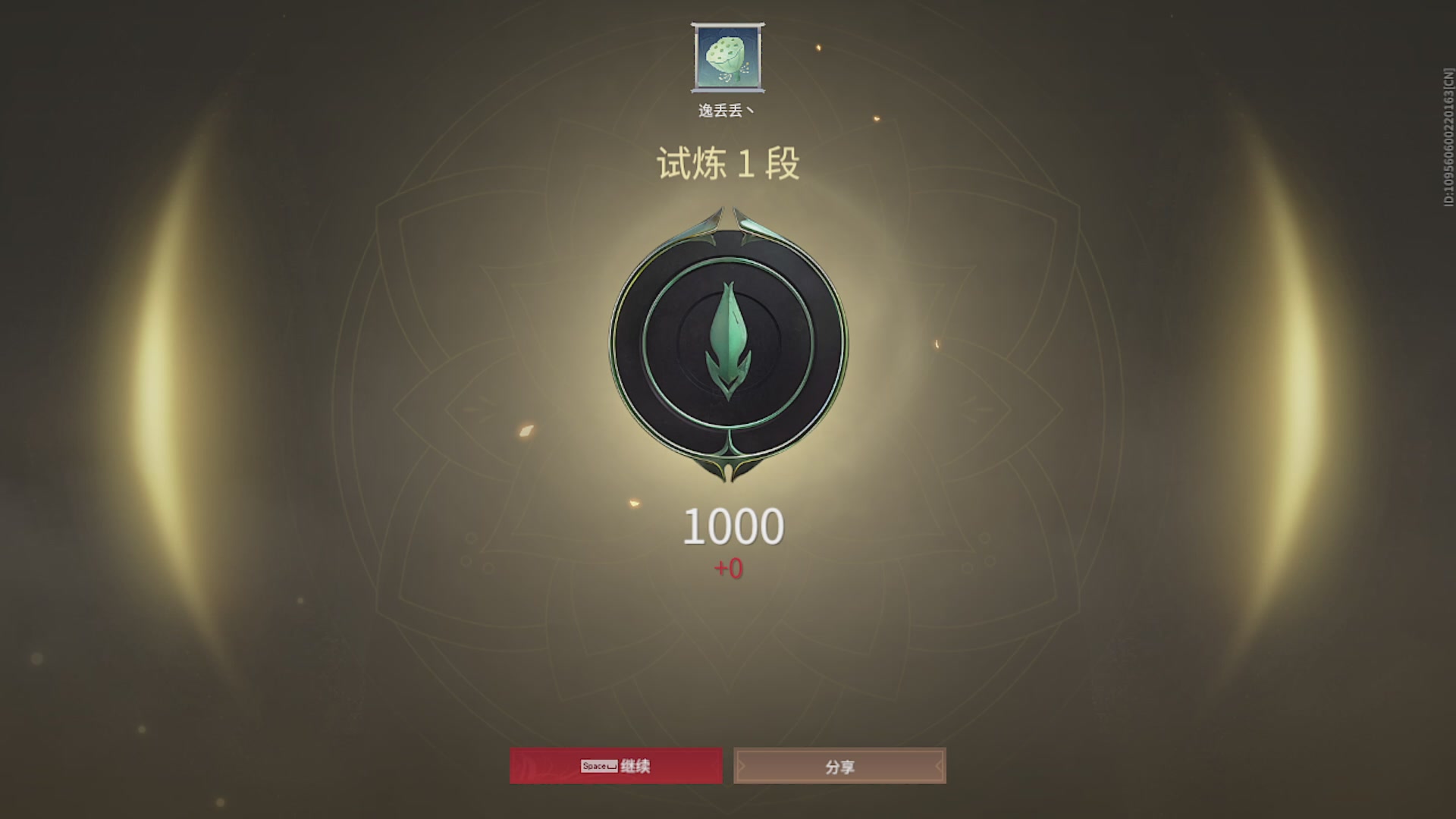1456x819 pixels.
Task: Select the 分享 share tab at the bottom
Action: click(839, 766)
